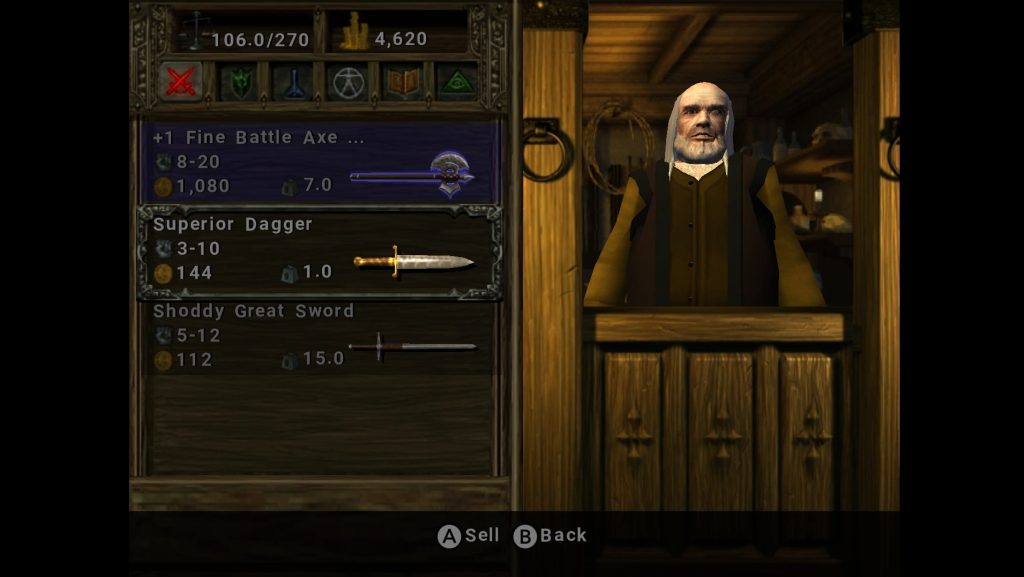The image size is (1024, 577).
Task: Switch to the crossed swords weapons tab
Action: 181,82
